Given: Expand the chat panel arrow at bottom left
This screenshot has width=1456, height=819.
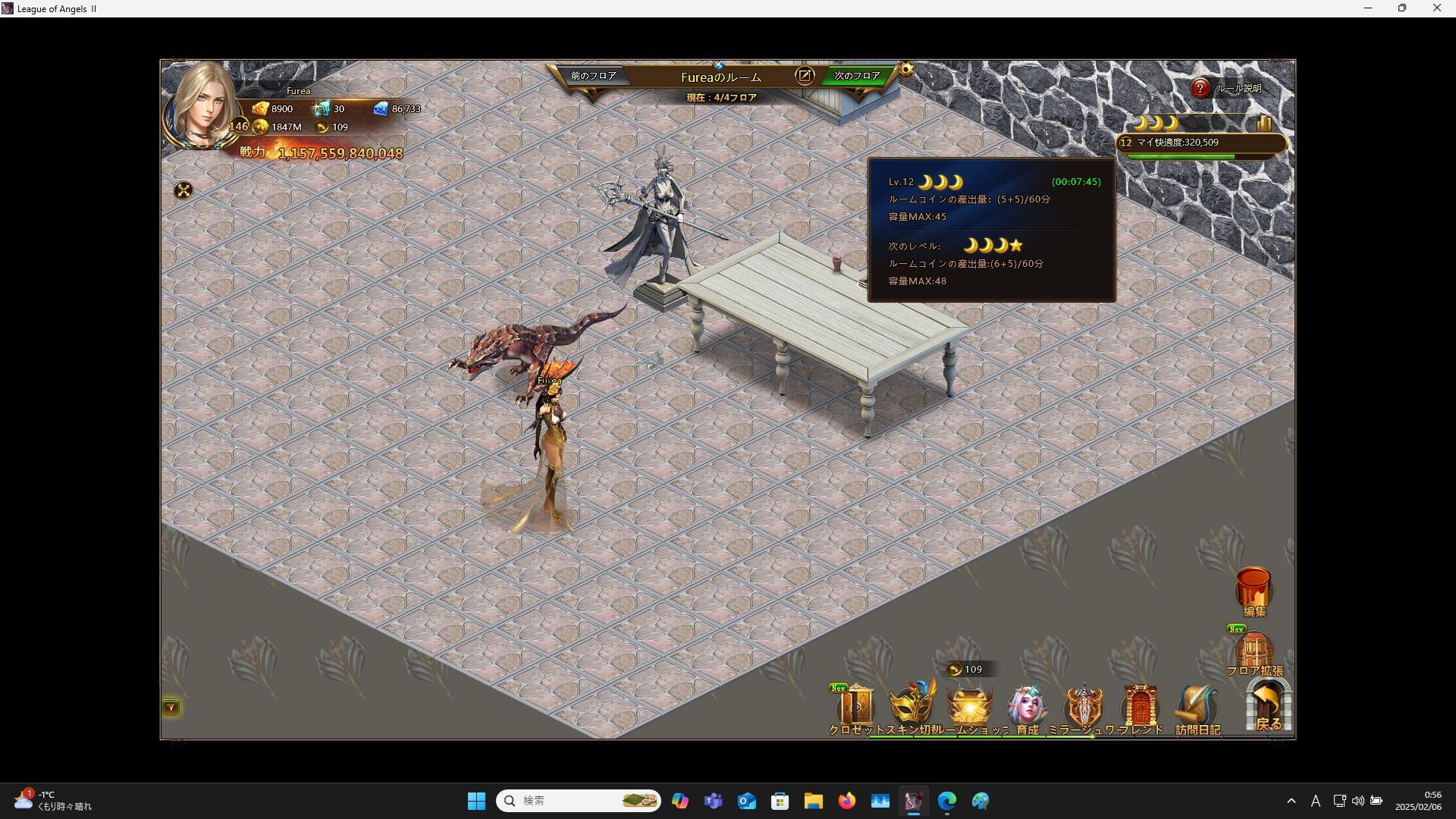Looking at the screenshot, I should (171, 708).
